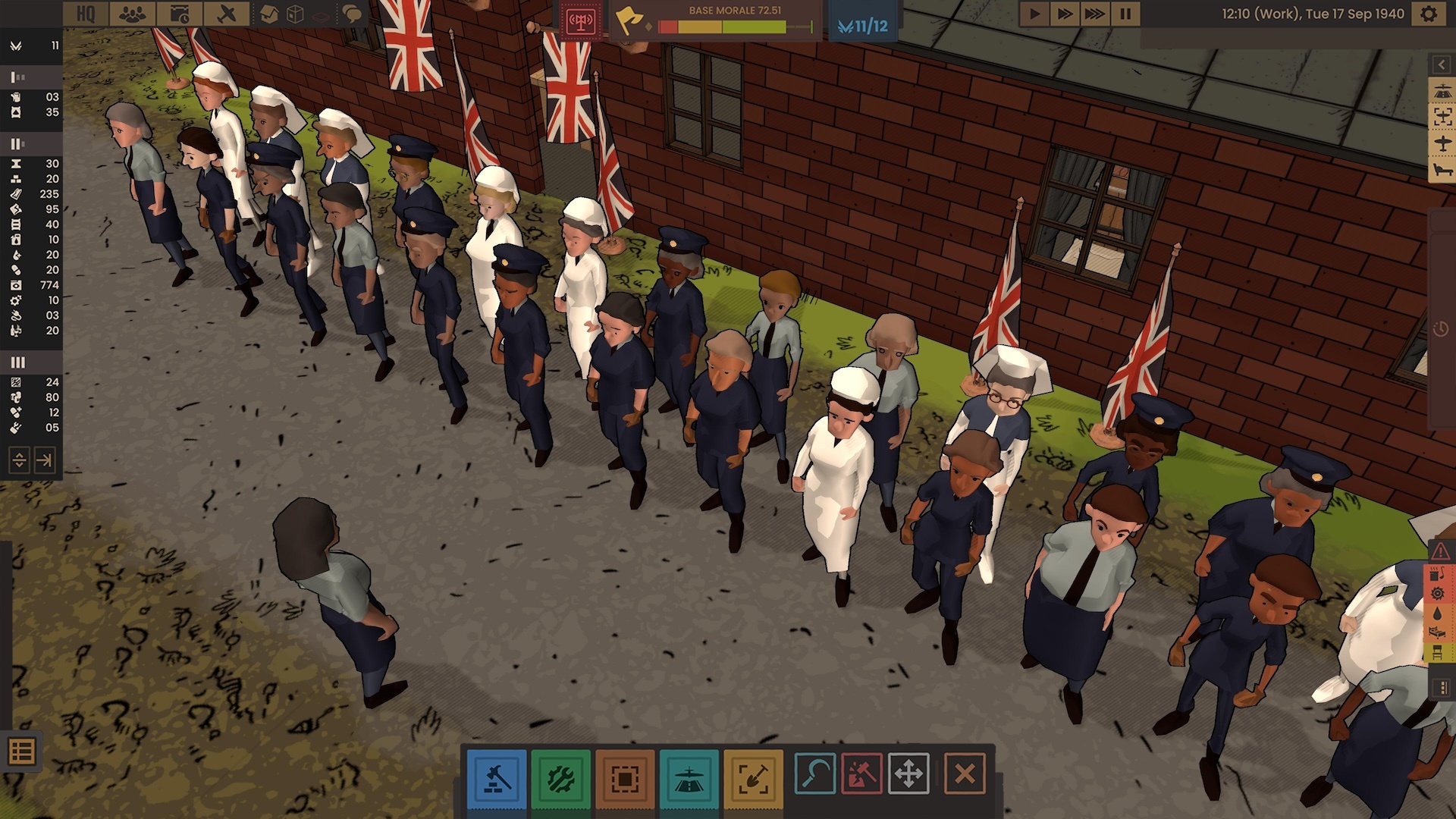Screen dimensions: 1456x819
Task: Open the aircraft missions panel icon
Action: tap(227, 13)
